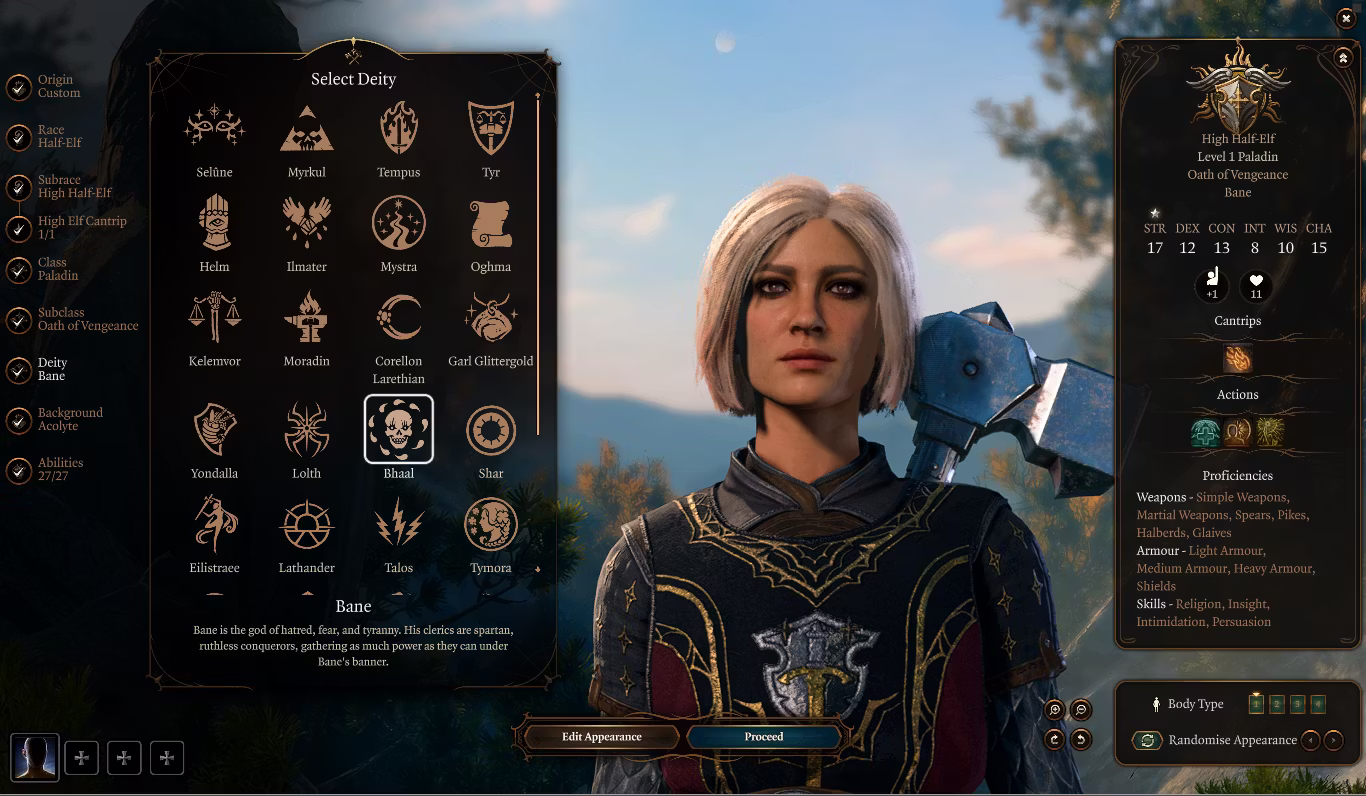Pick the Tempus deity symbol
Screen dimensions: 1366x796
click(x=398, y=129)
